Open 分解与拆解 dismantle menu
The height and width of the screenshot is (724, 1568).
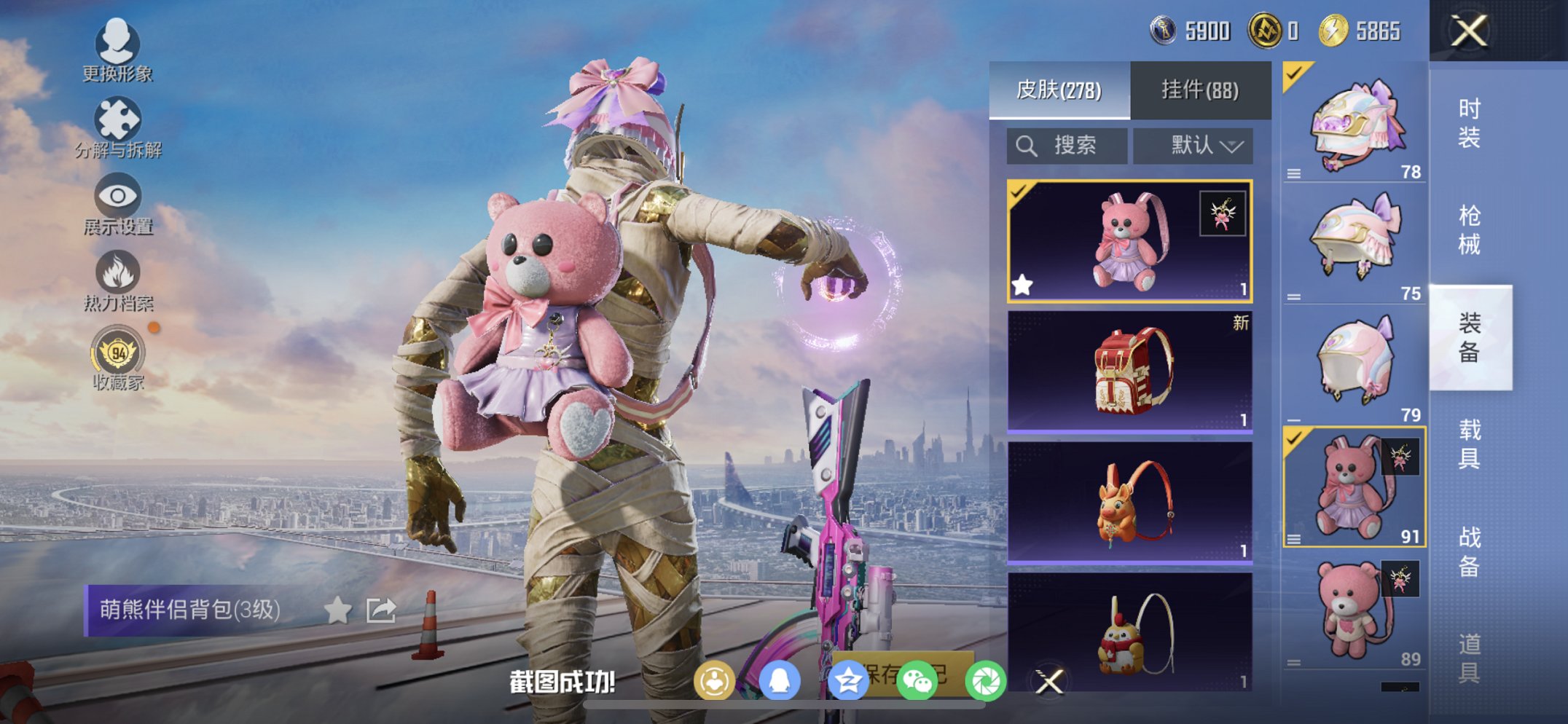click(117, 127)
